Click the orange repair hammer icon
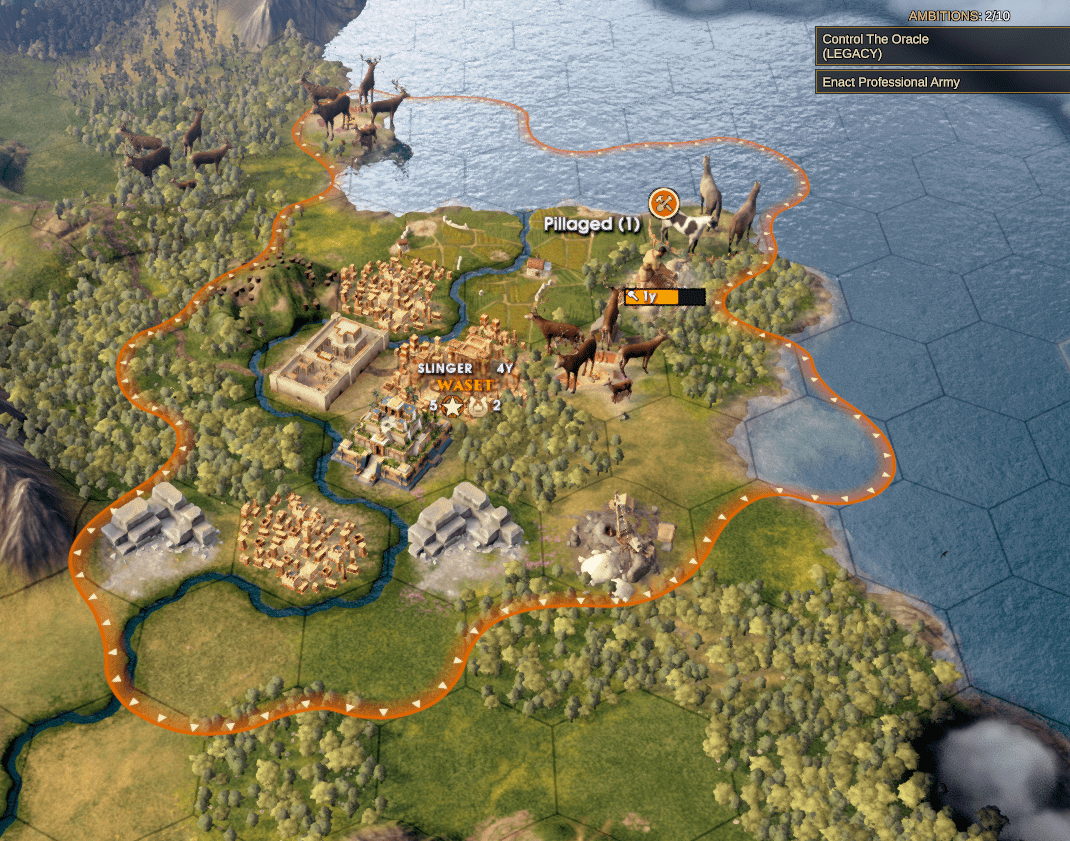 tap(662, 204)
